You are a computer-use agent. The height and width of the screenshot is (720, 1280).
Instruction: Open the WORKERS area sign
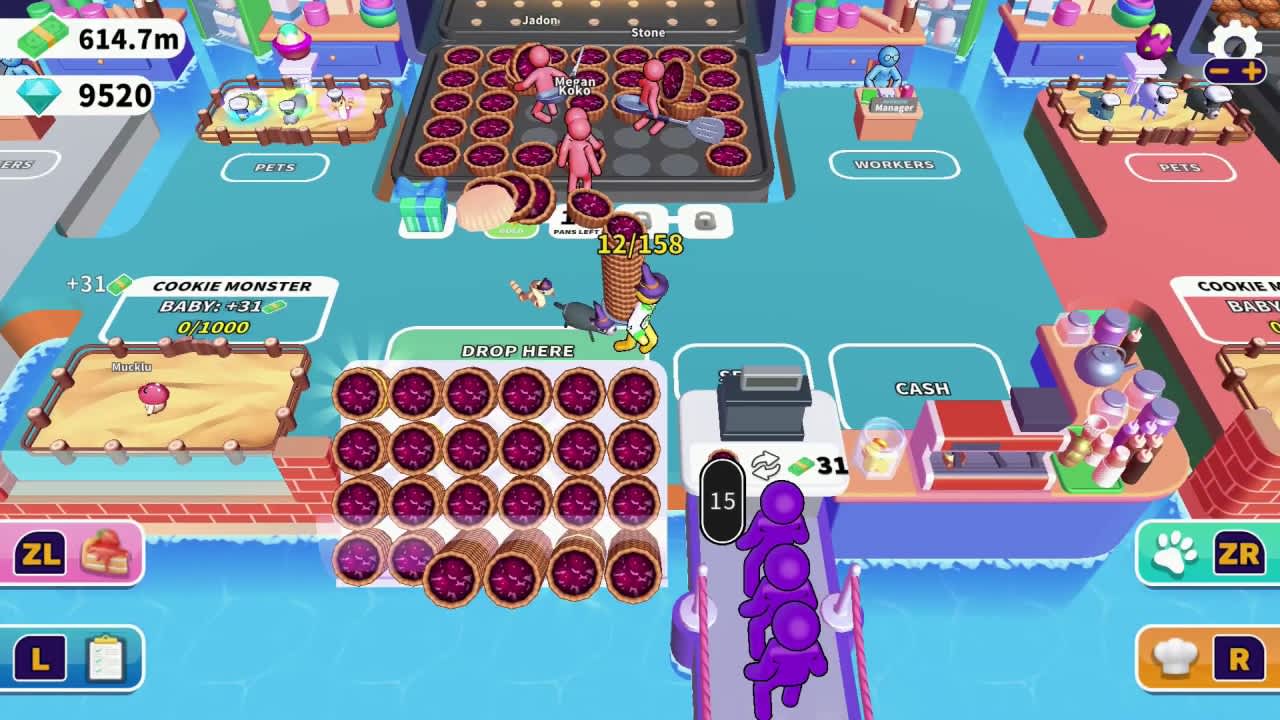pyautogui.click(x=894, y=164)
